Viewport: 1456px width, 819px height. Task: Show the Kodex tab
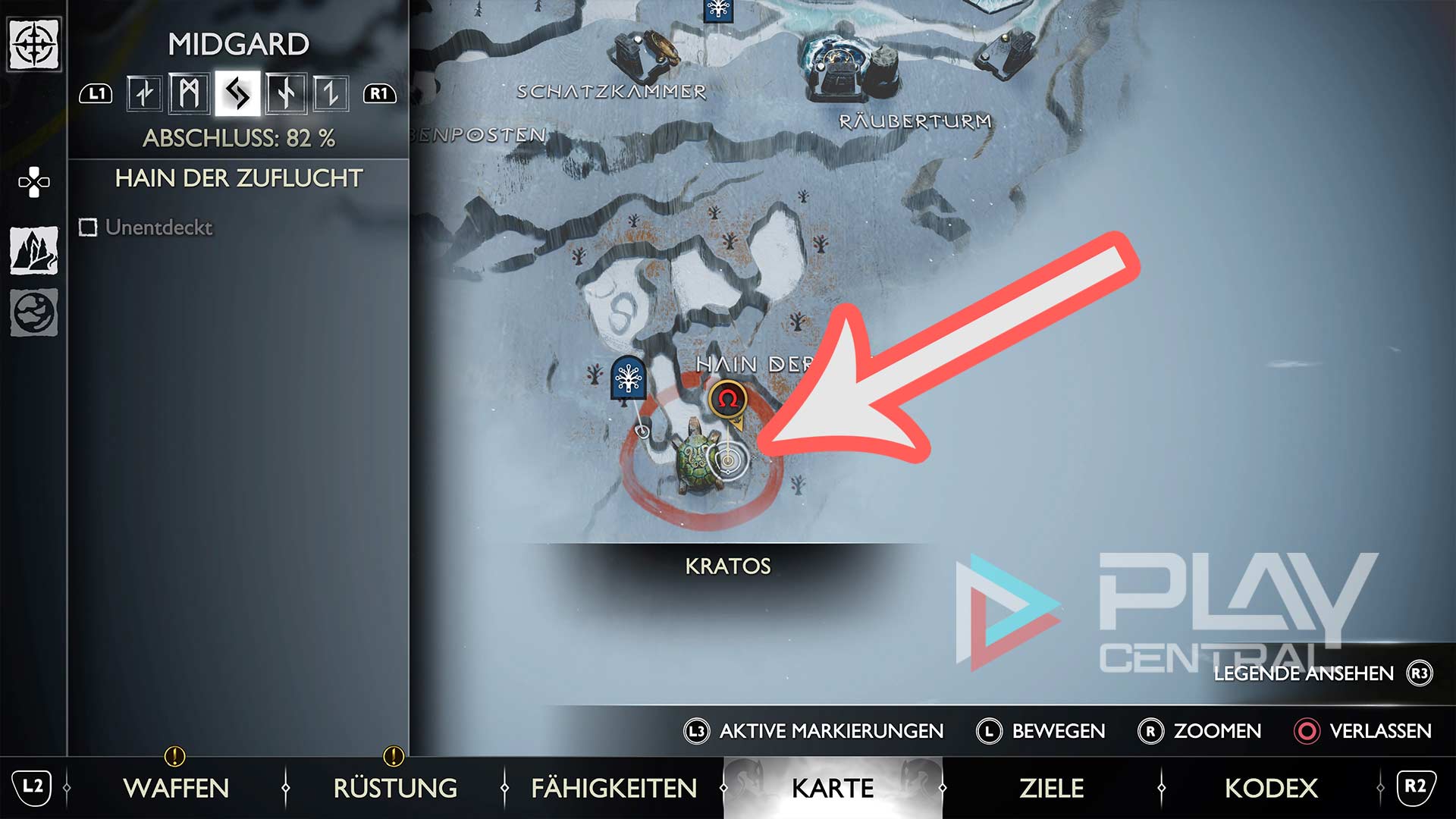tap(1271, 788)
